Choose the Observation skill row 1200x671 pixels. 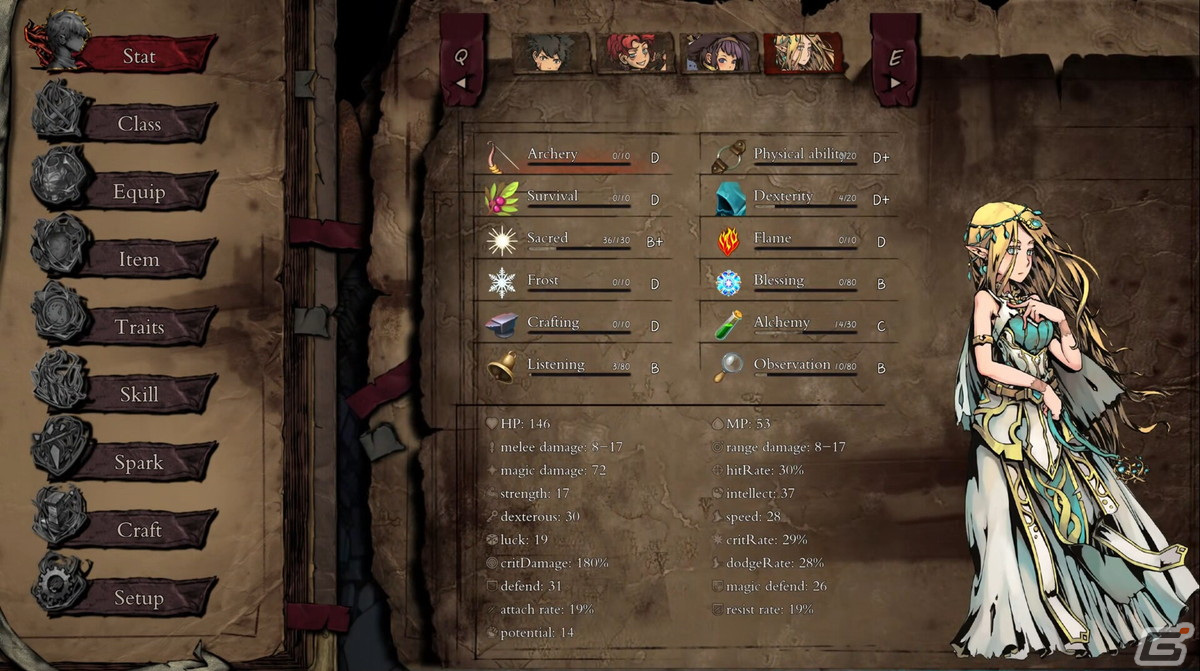click(x=800, y=366)
